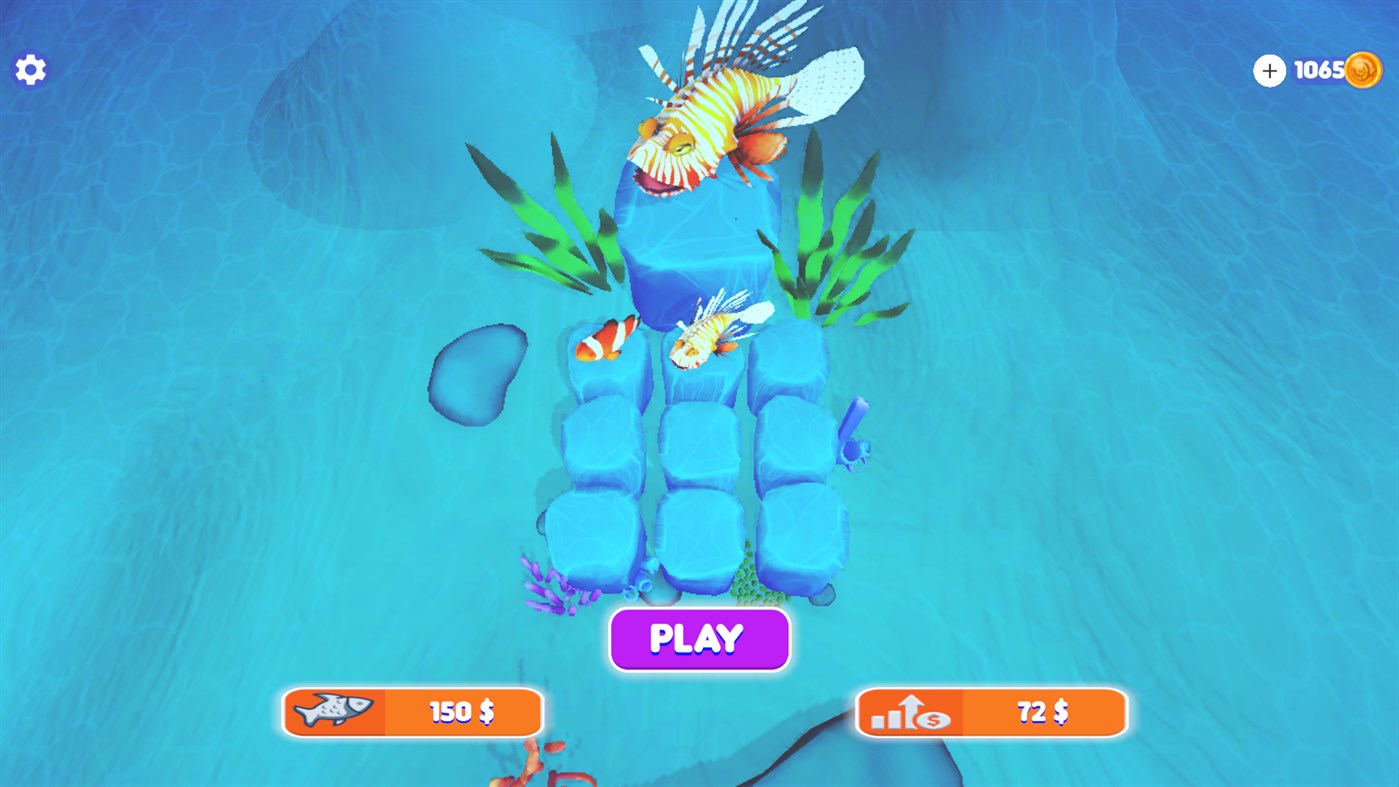Tap the plus icon to add coins
Image resolution: width=1399 pixels, height=787 pixels.
pos(1268,70)
